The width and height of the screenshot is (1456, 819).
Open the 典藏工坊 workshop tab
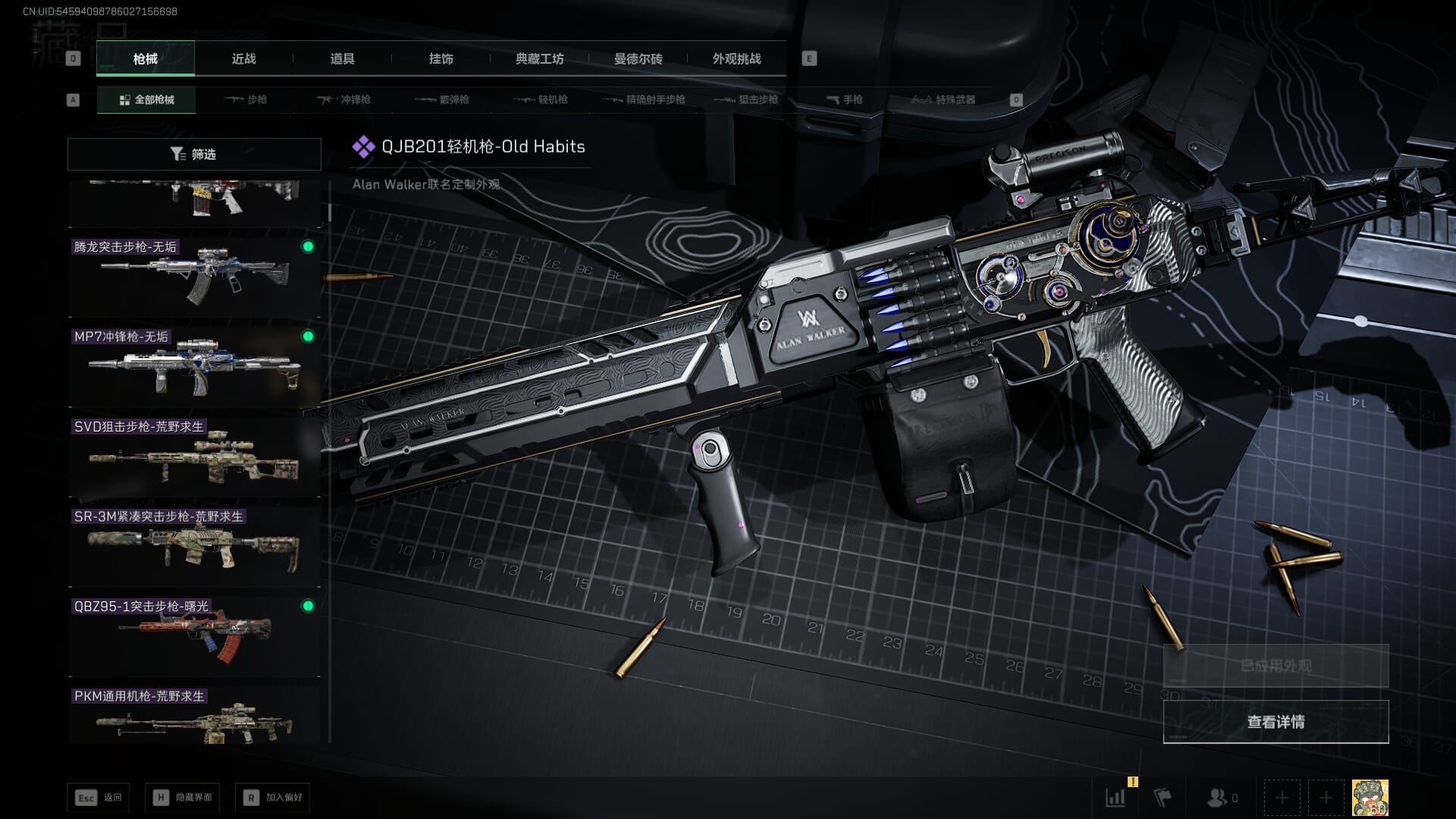(x=539, y=59)
